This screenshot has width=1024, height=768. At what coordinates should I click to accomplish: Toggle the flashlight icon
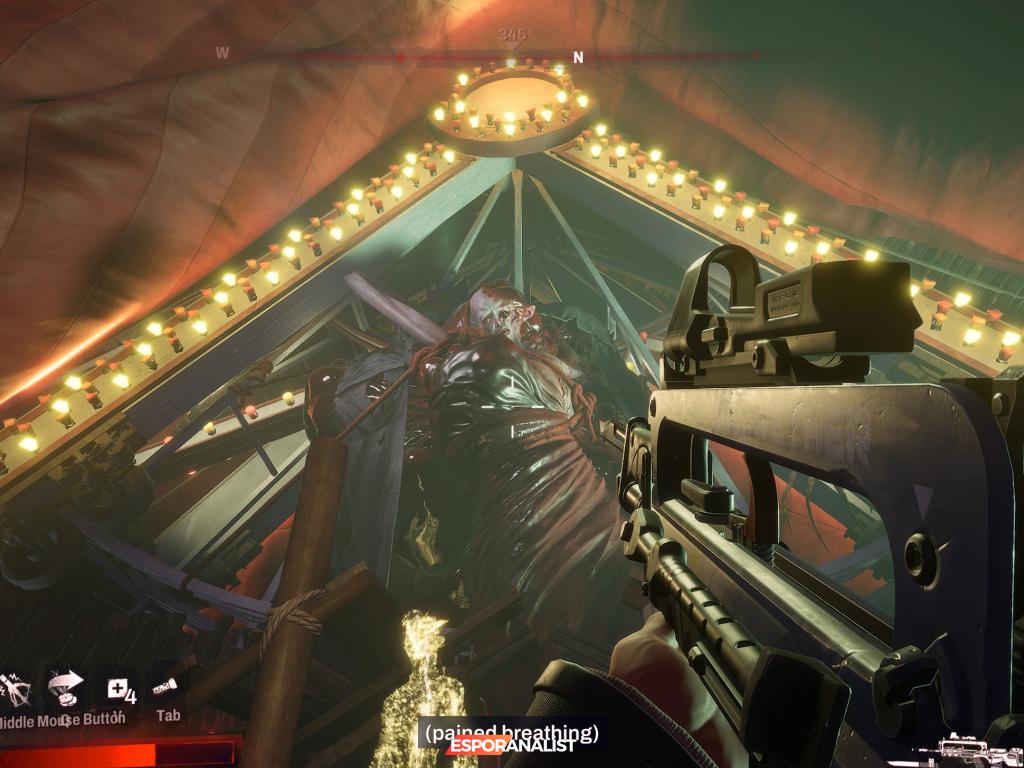coord(165,687)
